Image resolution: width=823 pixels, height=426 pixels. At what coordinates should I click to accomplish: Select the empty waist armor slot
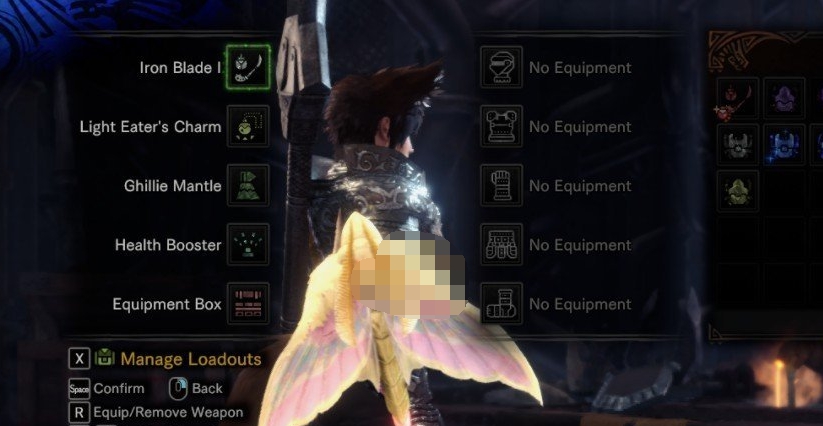501,245
